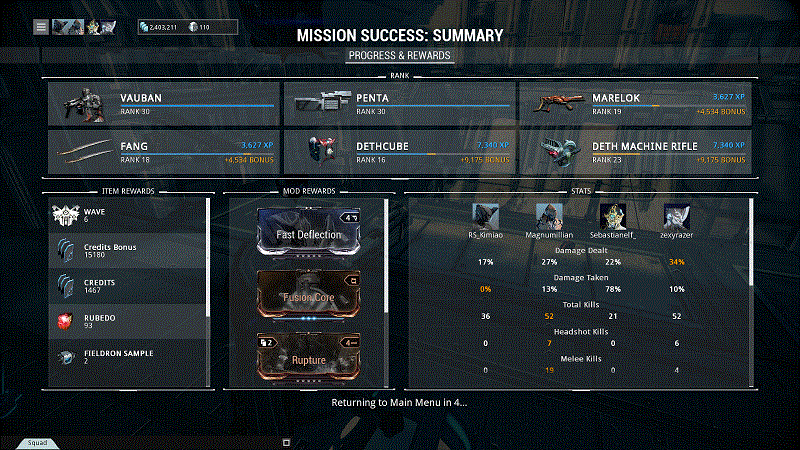800x450 pixels.
Task: Click the Credits Bonus reward row
Action: (x=128, y=250)
